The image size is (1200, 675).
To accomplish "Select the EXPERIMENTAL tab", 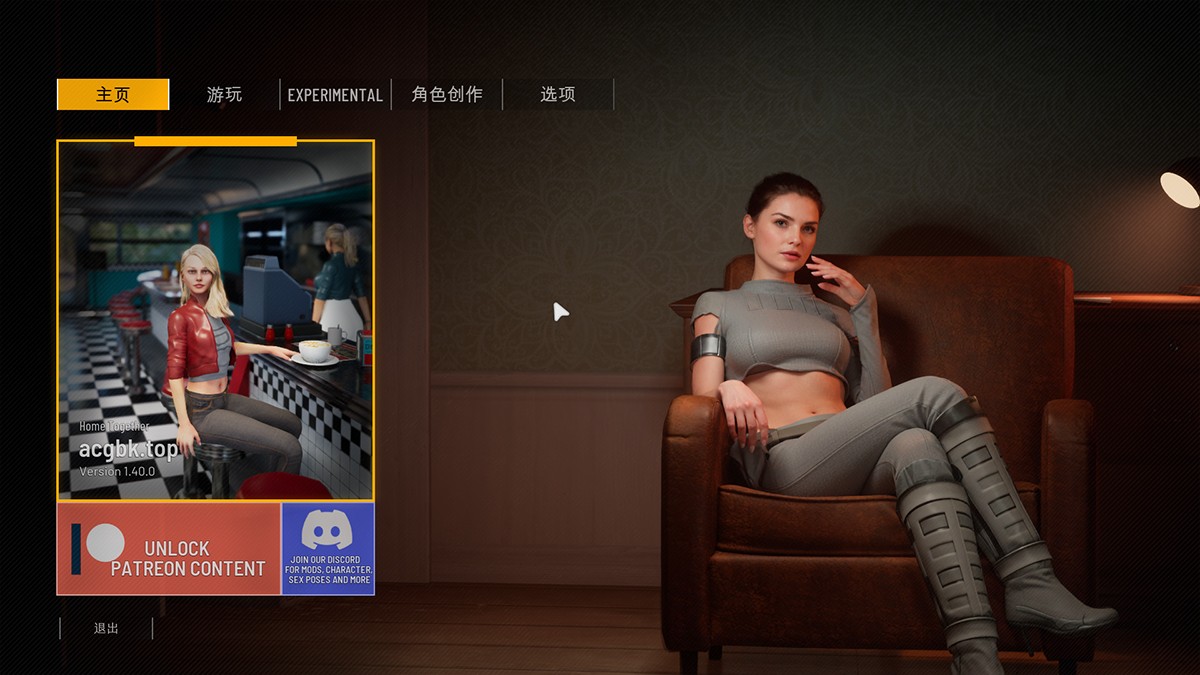I will 335,95.
